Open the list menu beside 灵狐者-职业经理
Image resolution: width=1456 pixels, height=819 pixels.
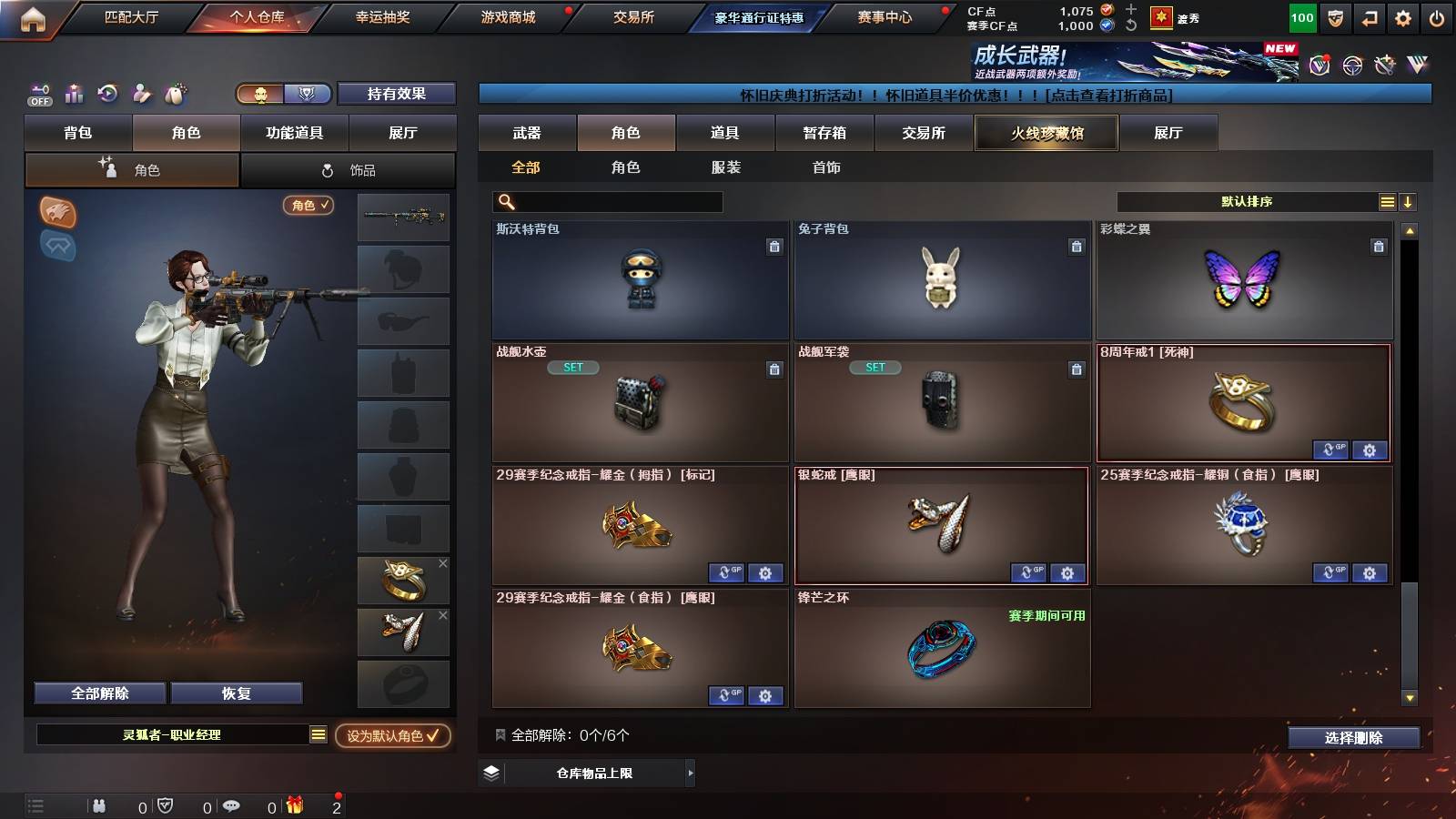(317, 735)
